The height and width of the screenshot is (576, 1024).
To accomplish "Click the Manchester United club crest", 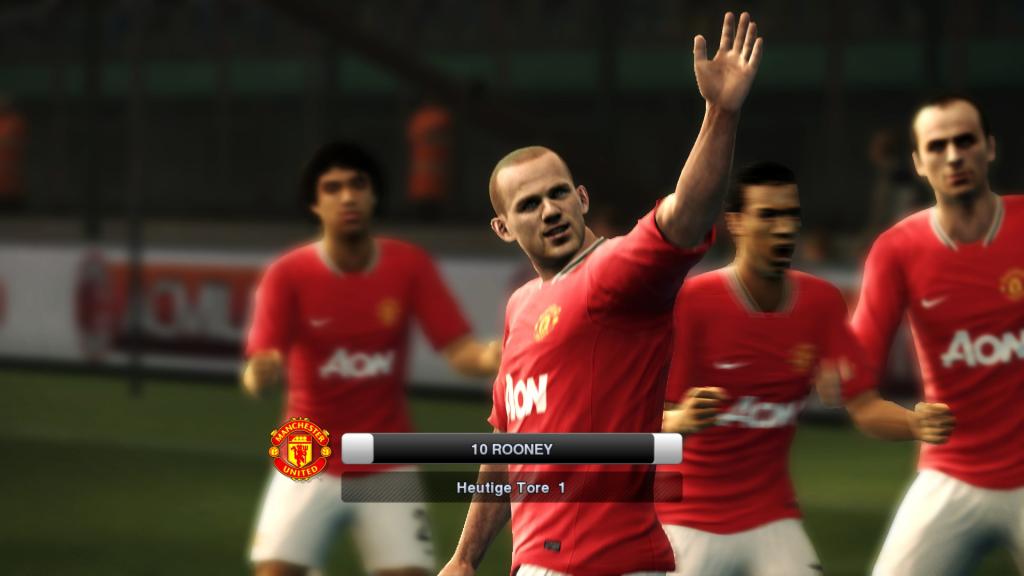I will click(300, 449).
